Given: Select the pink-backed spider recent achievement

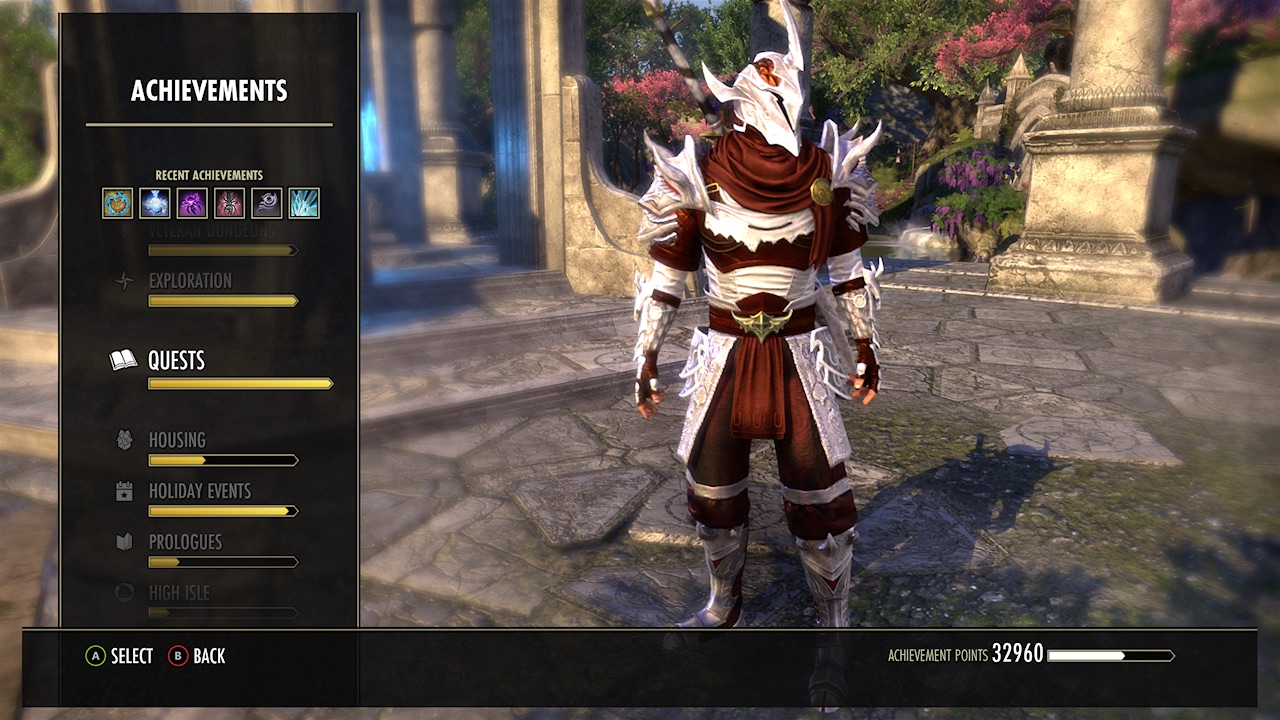Looking at the screenshot, I should pyautogui.click(x=229, y=203).
